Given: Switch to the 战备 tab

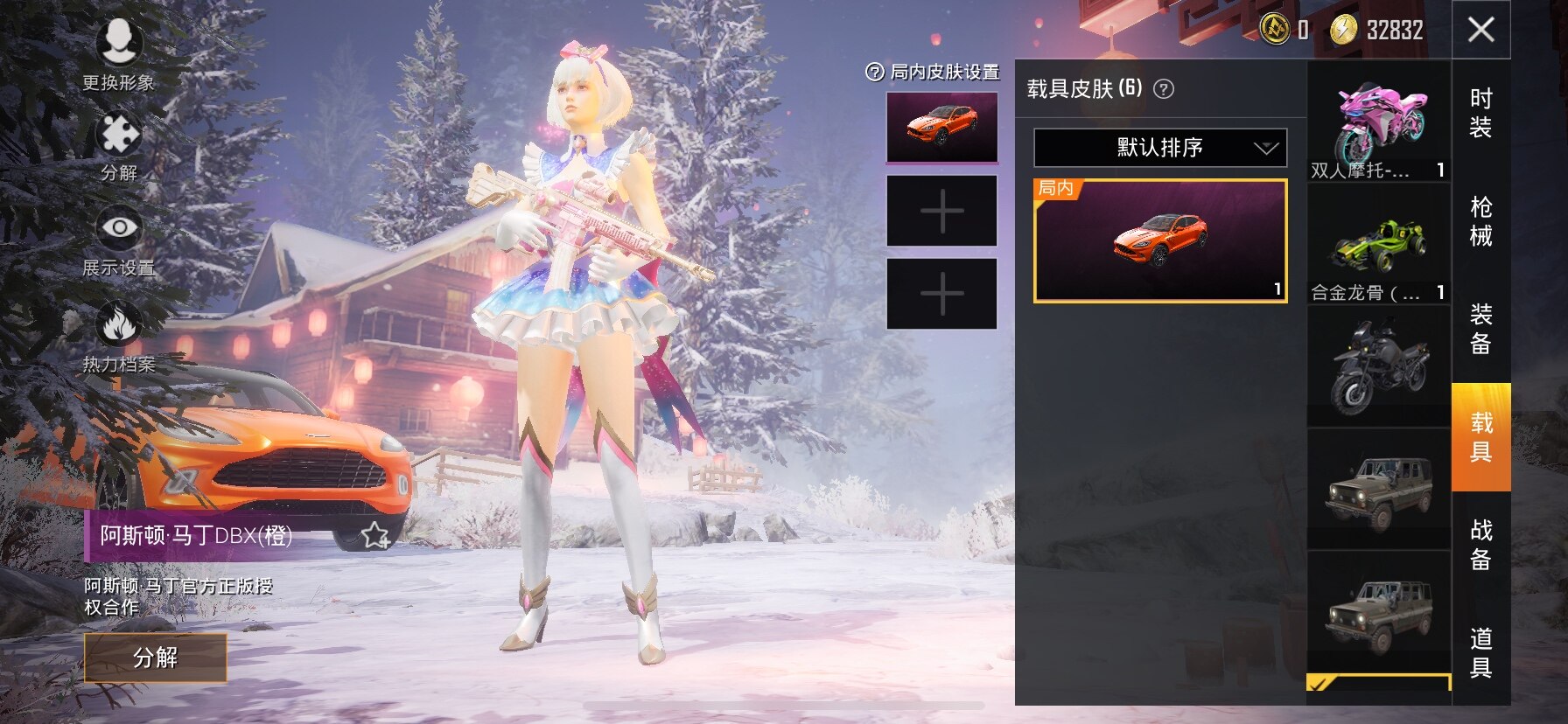Looking at the screenshot, I should (x=1480, y=544).
